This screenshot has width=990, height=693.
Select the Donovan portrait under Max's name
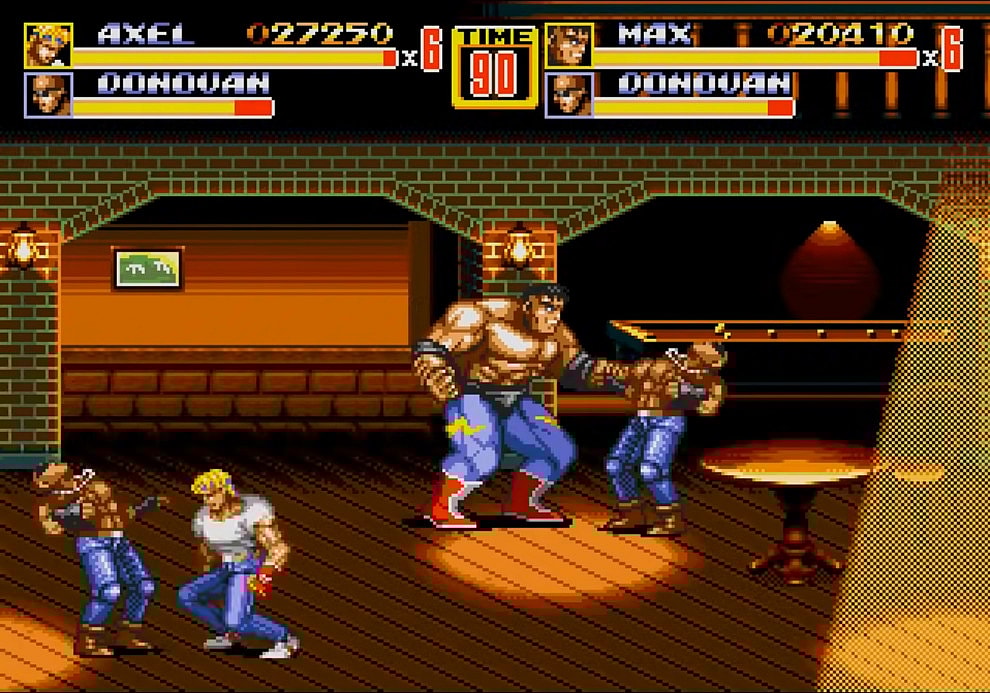[x=569, y=95]
